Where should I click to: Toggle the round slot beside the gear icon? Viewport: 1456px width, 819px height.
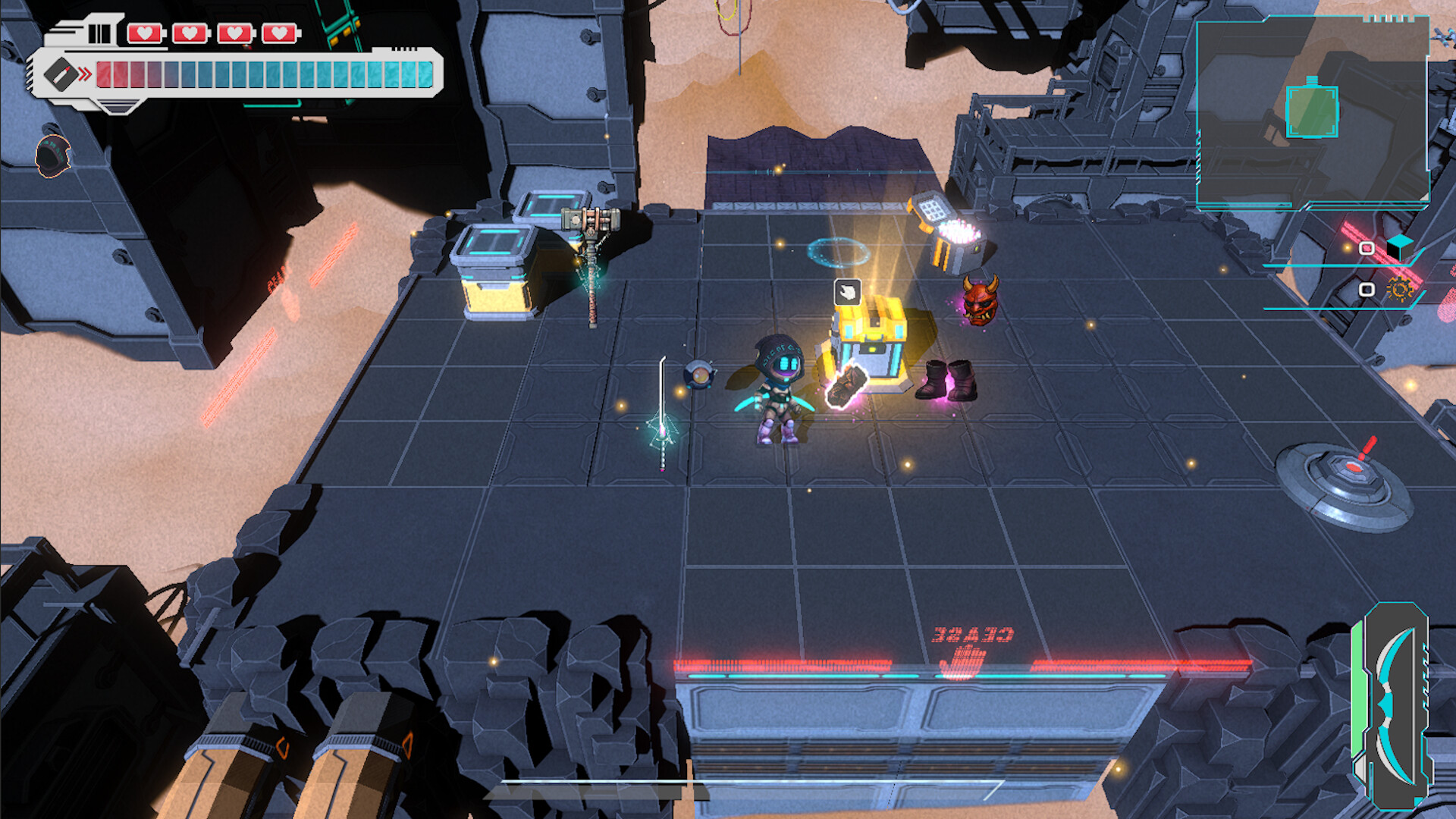[1366, 290]
